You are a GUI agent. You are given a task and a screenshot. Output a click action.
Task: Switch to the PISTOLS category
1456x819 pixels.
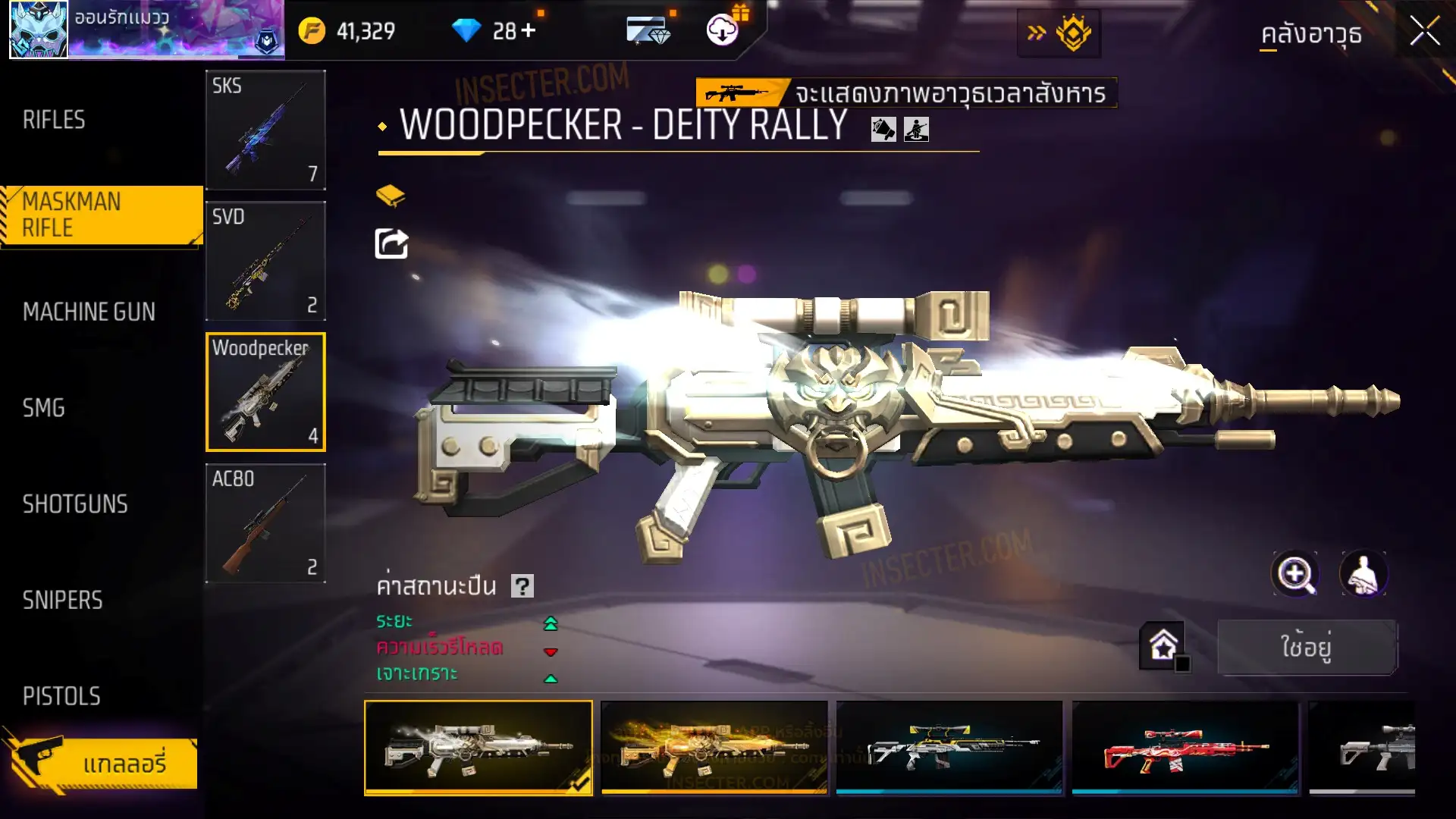(x=61, y=696)
